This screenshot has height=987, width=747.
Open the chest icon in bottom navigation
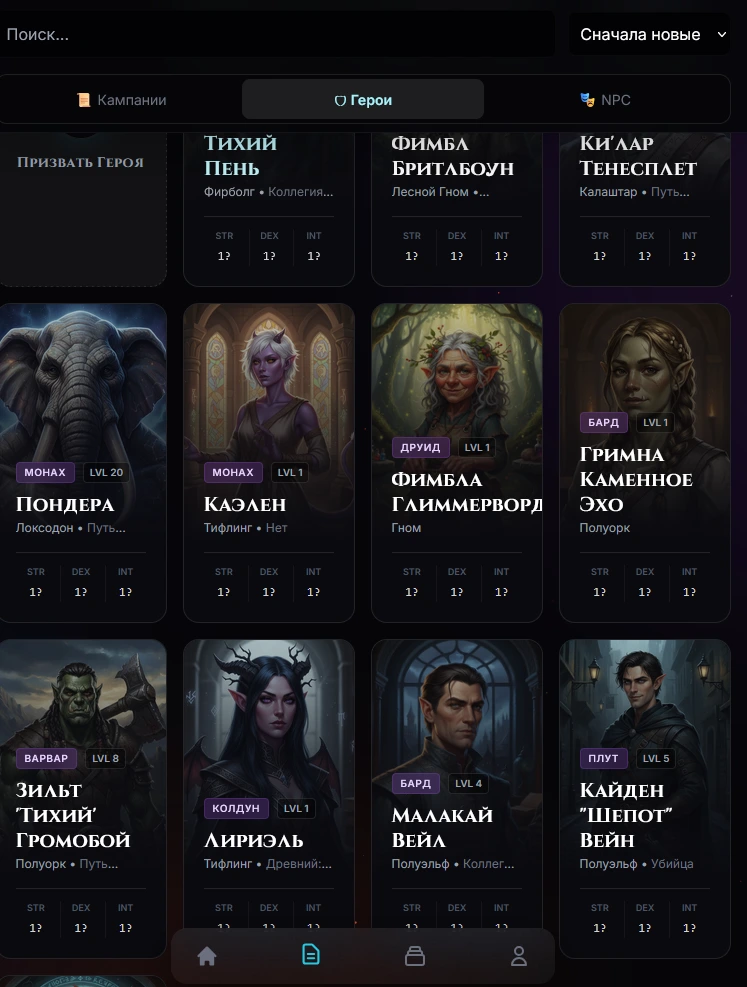415,957
